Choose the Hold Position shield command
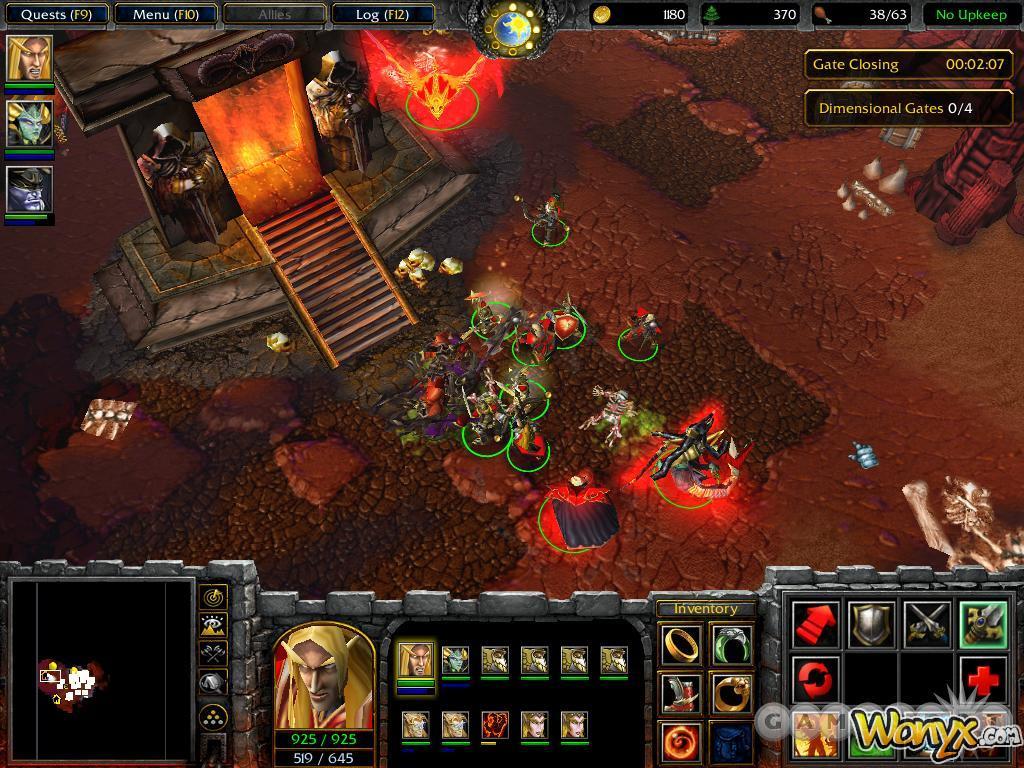This screenshot has height=768, width=1024. click(x=871, y=624)
